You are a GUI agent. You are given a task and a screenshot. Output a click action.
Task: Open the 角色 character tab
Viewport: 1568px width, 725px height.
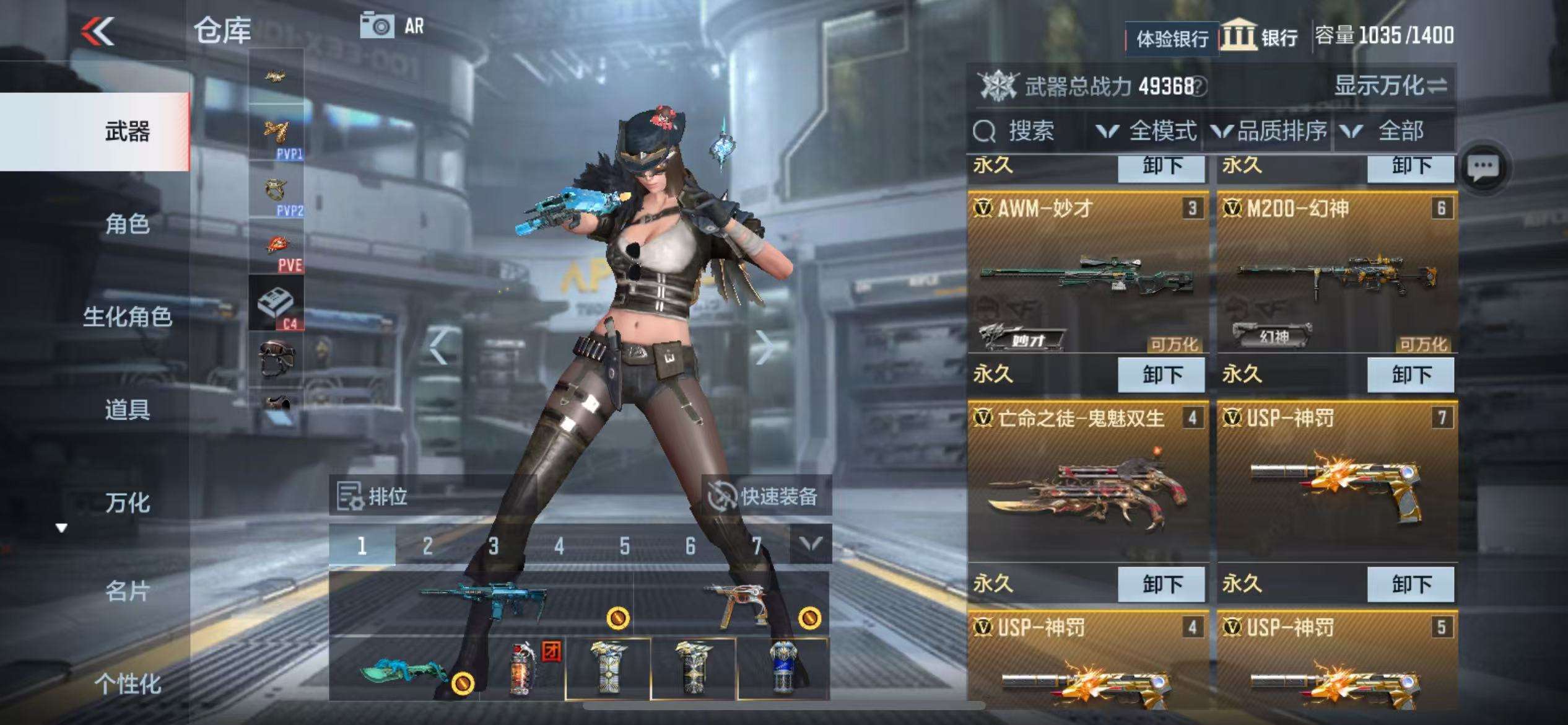pos(127,224)
